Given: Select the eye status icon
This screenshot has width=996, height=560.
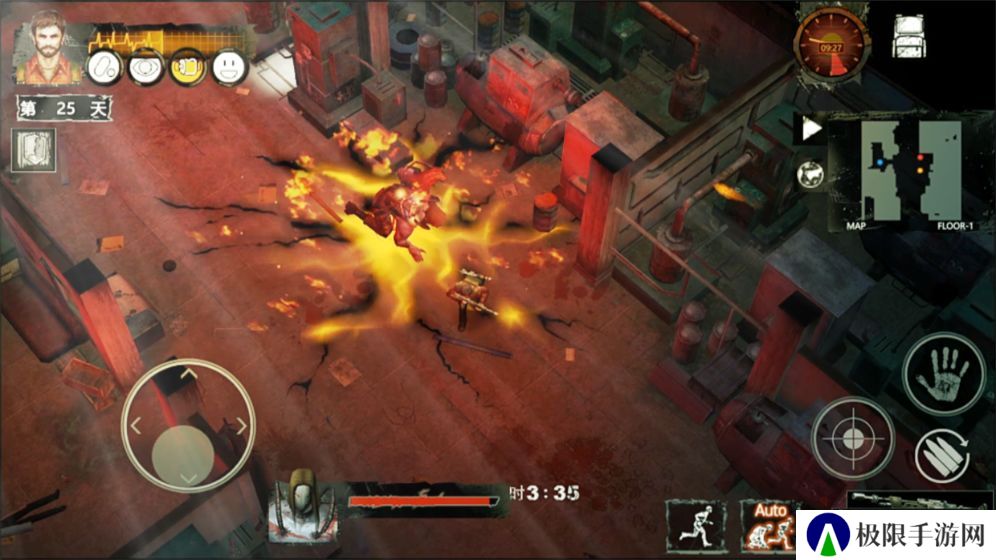Looking at the screenshot, I should coord(145,66).
